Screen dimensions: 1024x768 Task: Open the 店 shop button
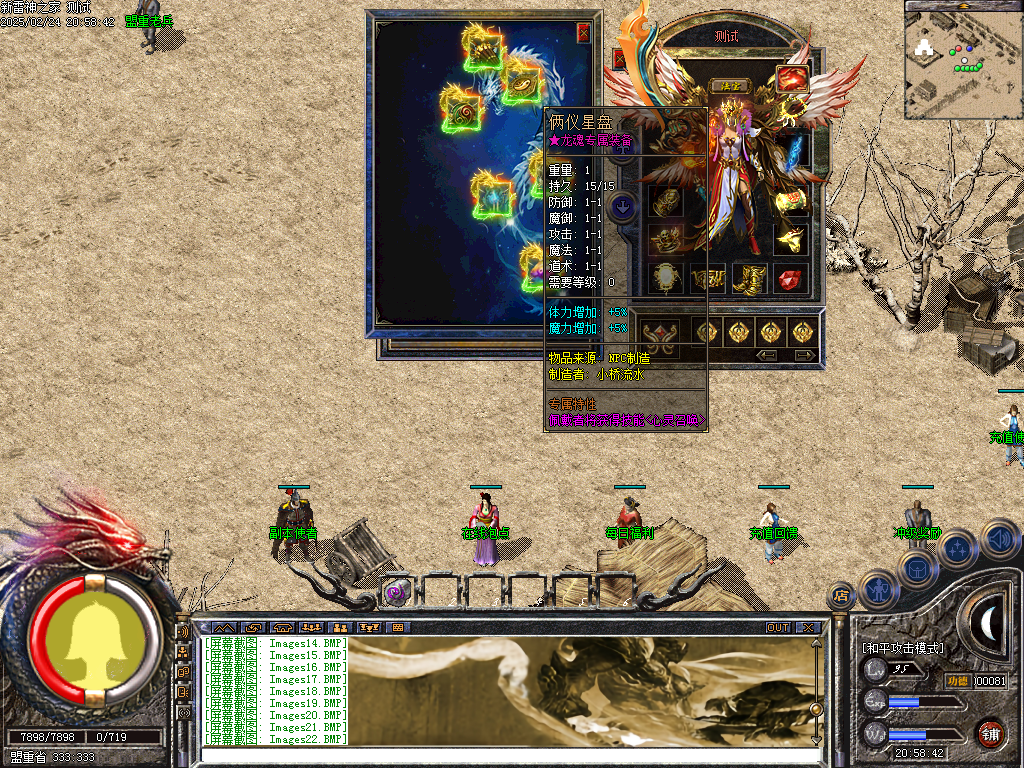[x=842, y=596]
